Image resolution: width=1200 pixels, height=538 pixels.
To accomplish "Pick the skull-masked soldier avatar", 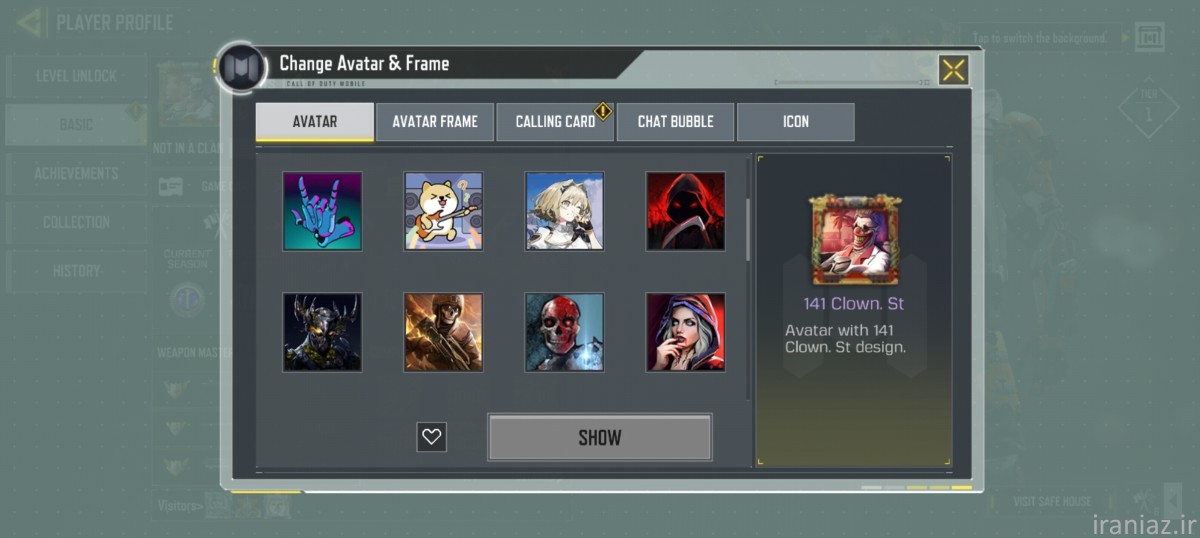I will coord(443,332).
